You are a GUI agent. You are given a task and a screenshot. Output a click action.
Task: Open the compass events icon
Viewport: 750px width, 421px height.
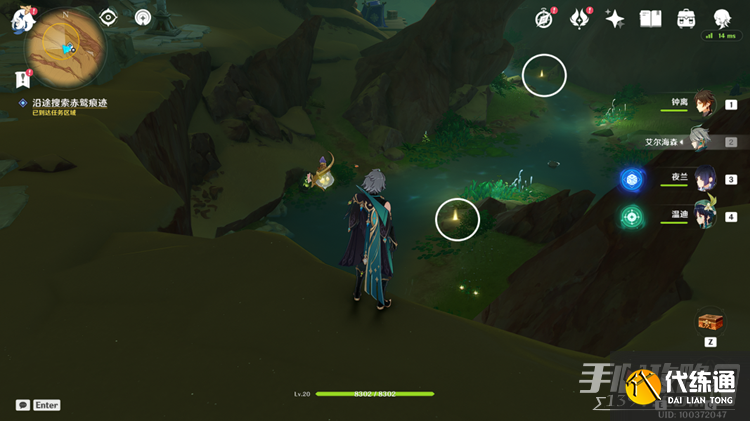coord(544,19)
